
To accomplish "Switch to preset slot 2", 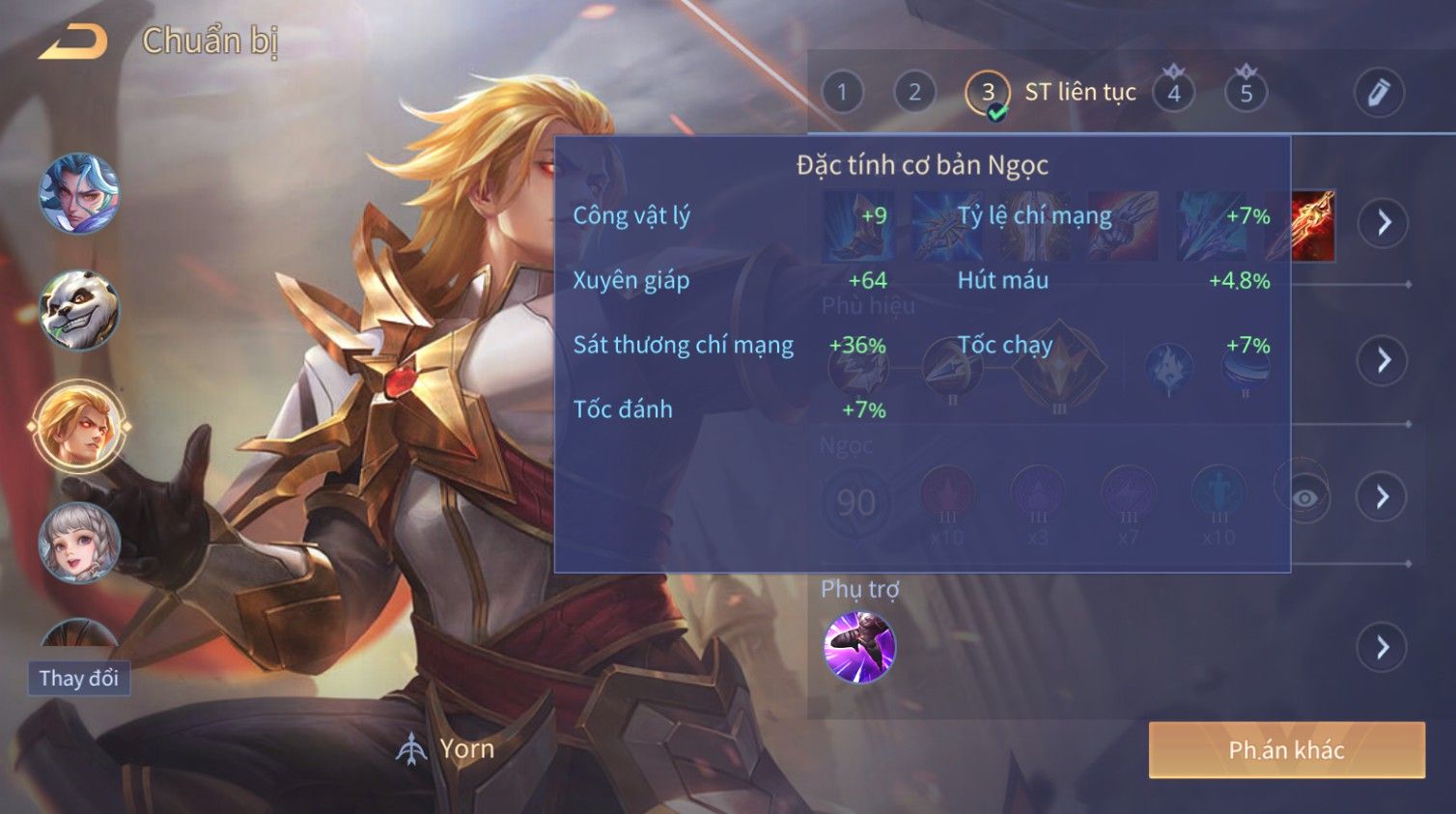I will [x=914, y=93].
